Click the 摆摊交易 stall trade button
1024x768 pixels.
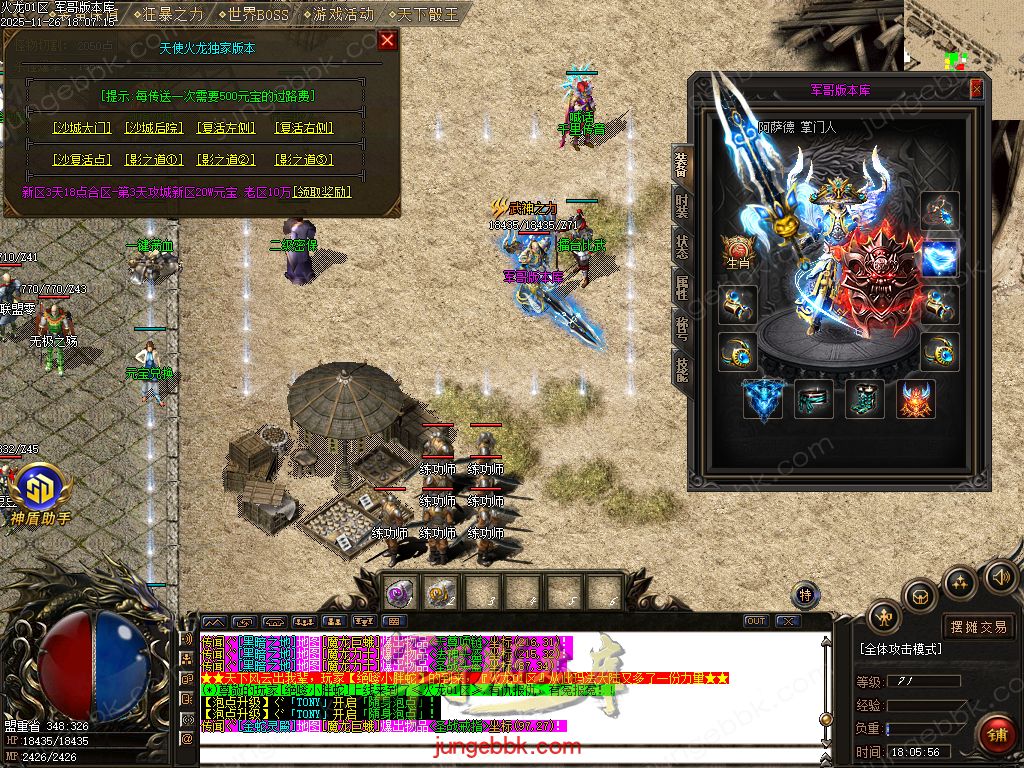click(979, 627)
